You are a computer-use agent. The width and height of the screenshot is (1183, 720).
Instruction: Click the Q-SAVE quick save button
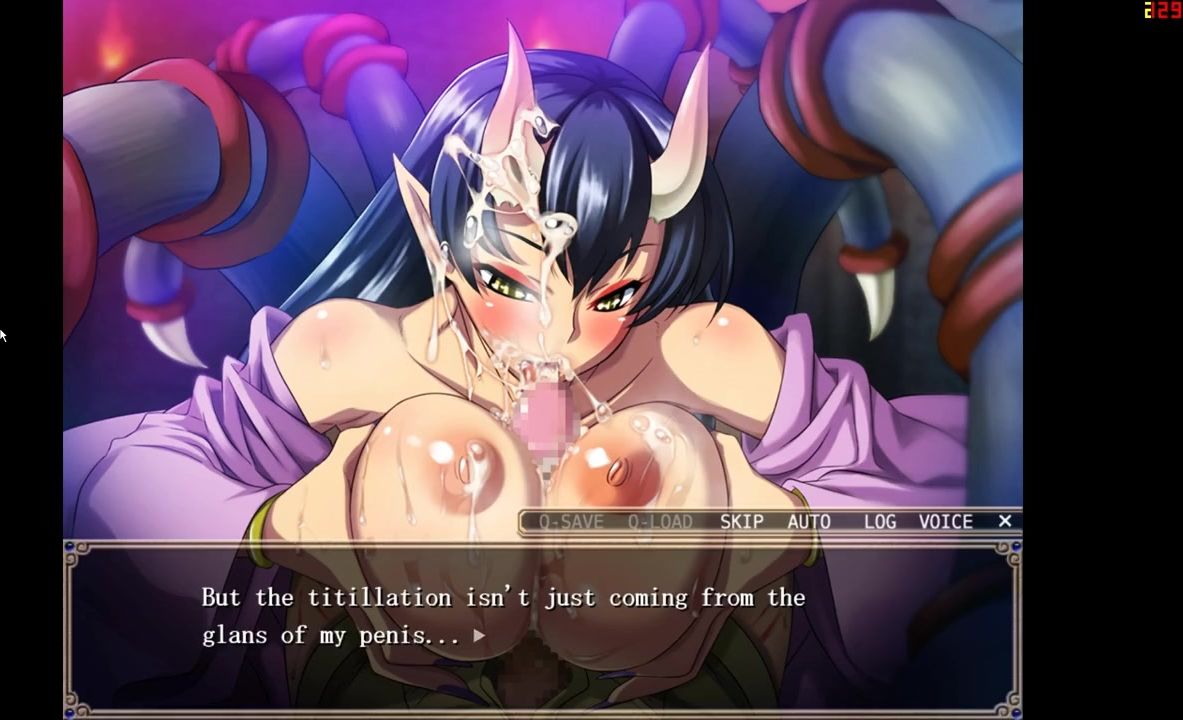[x=571, y=522]
